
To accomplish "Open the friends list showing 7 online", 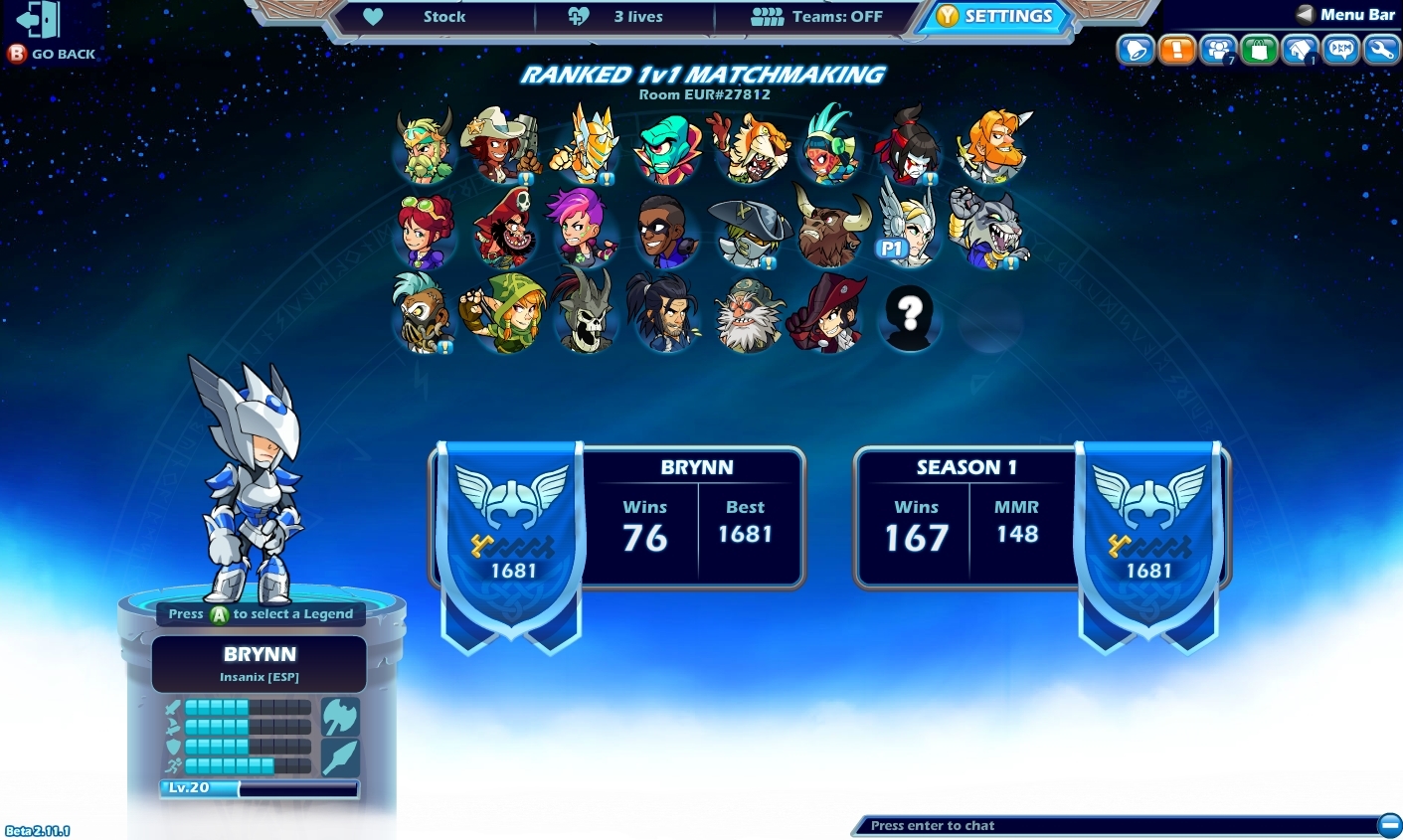I will click(x=1218, y=49).
